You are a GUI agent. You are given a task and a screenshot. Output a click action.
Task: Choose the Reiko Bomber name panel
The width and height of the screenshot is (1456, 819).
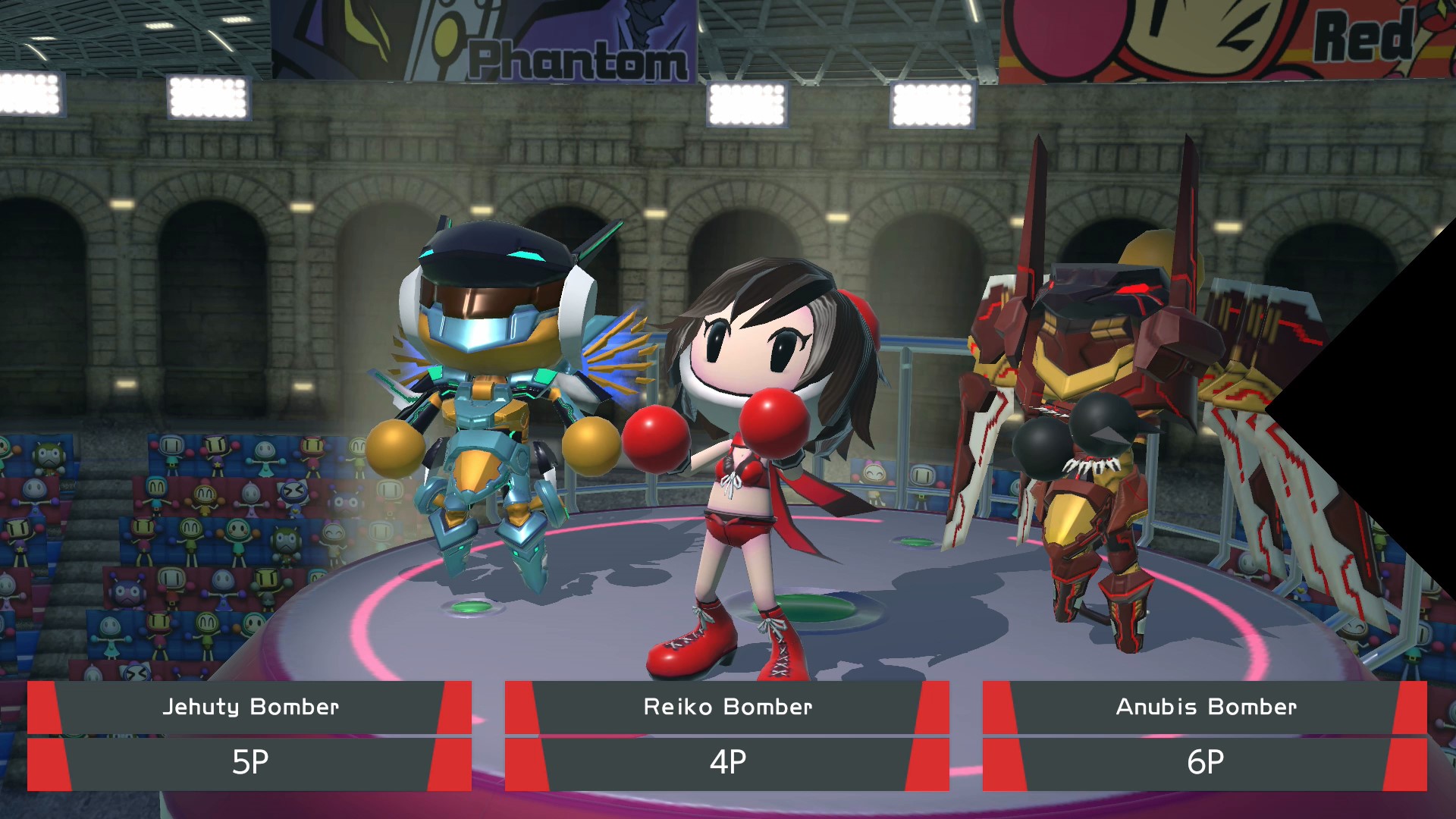(727, 708)
